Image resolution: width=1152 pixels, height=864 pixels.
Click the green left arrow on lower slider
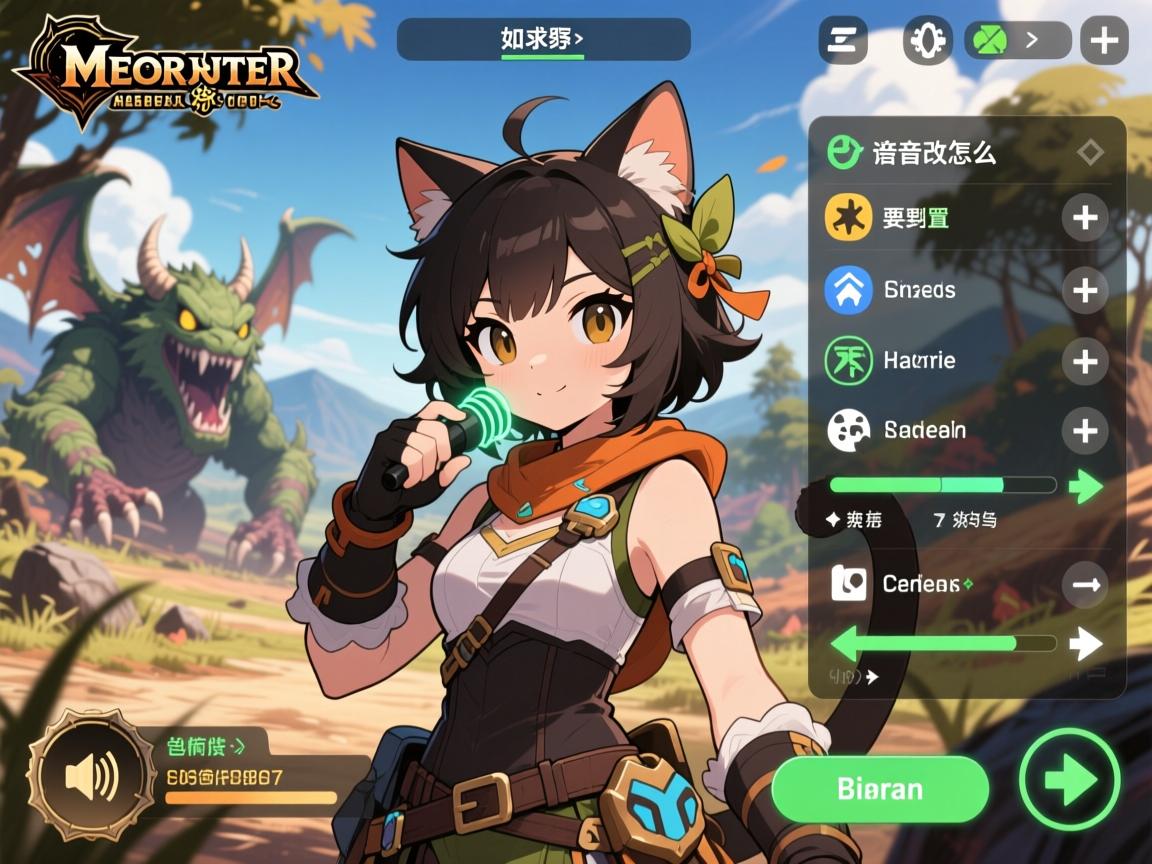845,644
